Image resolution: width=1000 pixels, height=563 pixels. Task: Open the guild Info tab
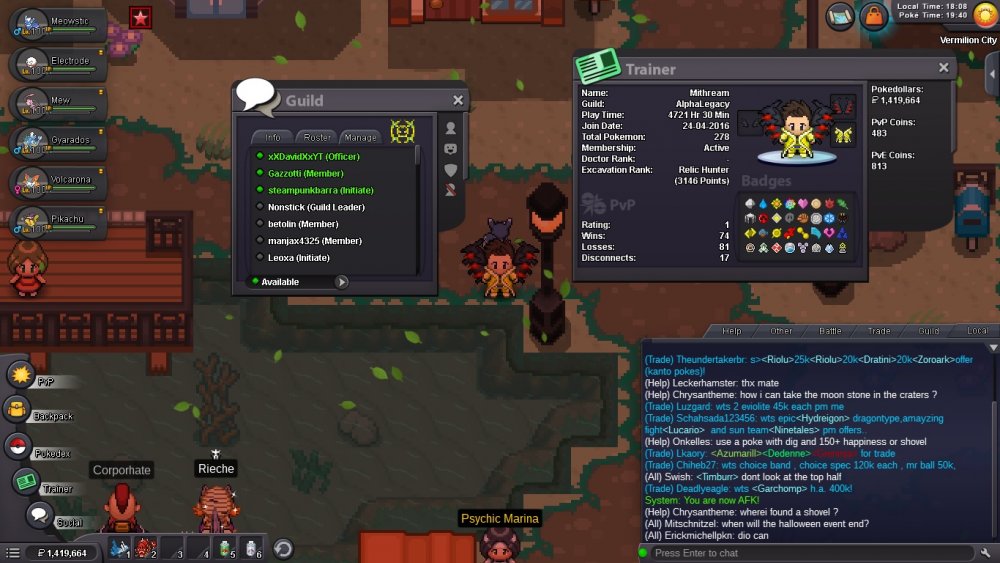(273, 137)
